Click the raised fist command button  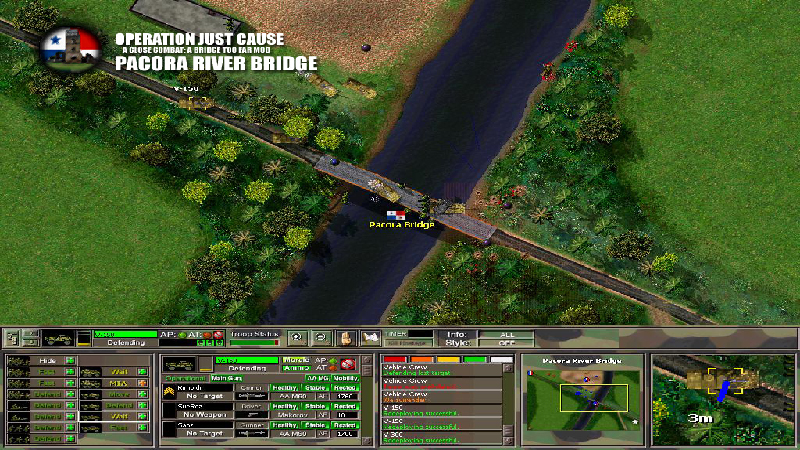(346, 337)
